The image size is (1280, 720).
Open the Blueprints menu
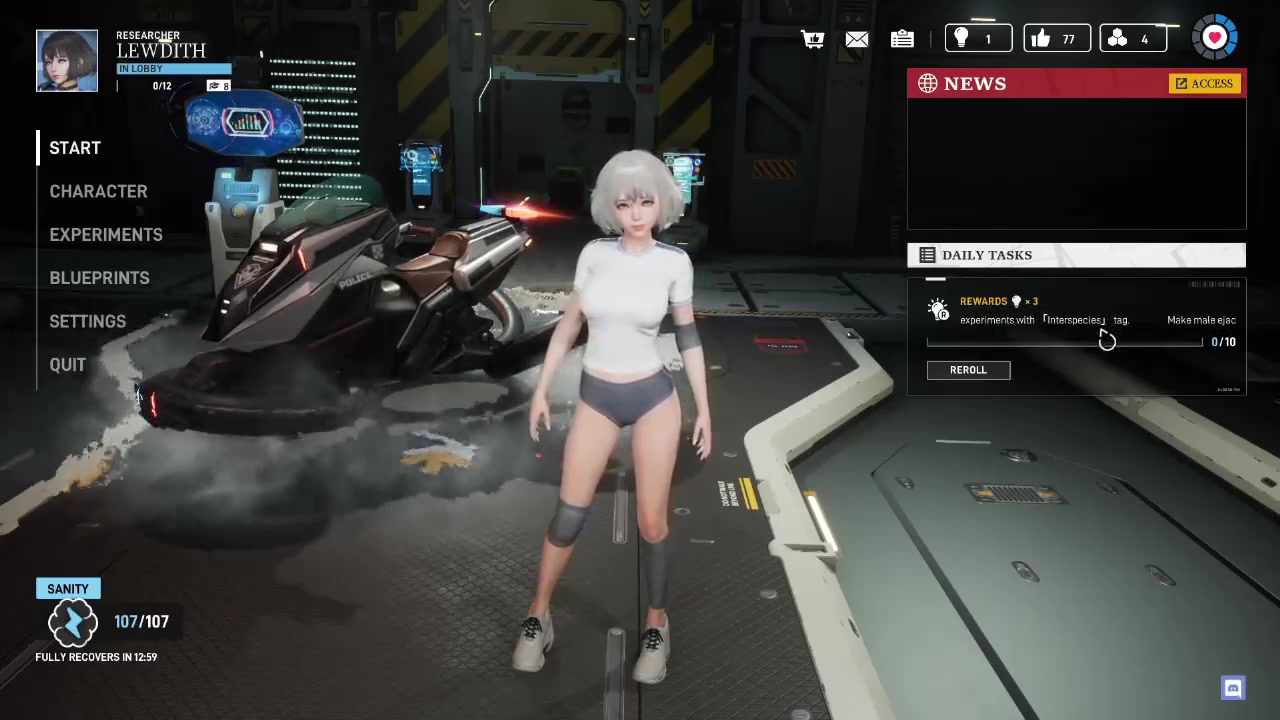99,278
